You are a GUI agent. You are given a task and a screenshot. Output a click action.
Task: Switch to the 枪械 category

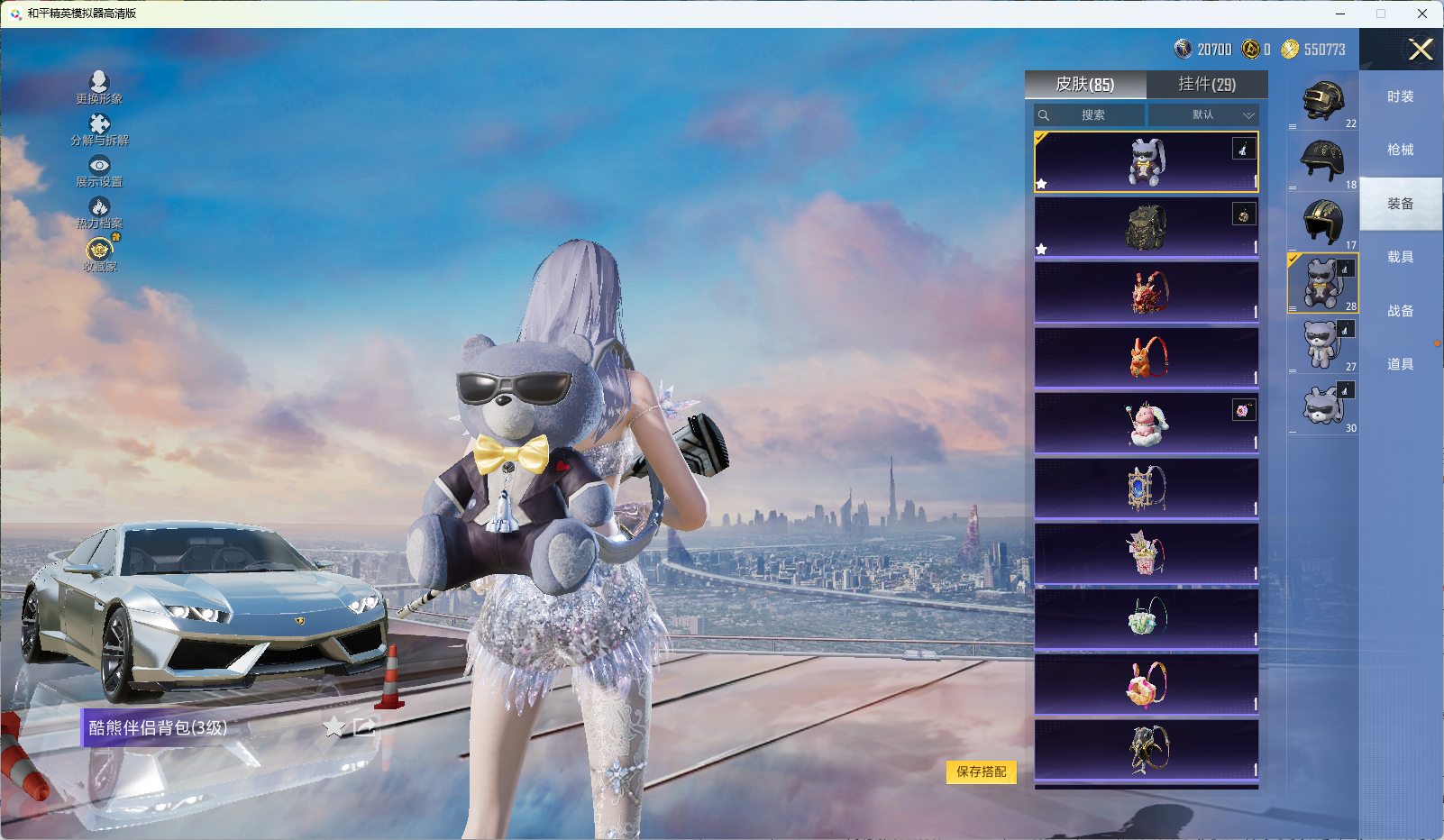(1400, 150)
